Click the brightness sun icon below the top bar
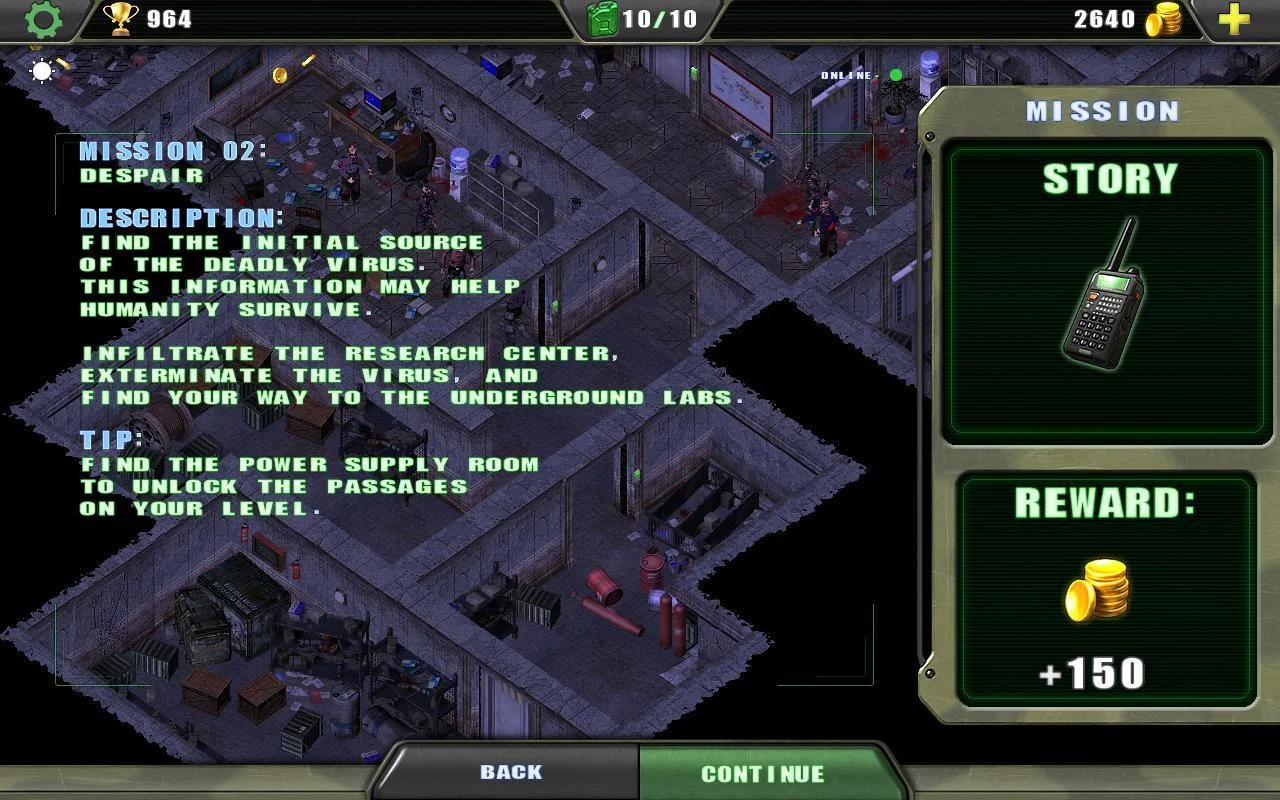Viewport: 1280px width, 800px height. [40, 71]
